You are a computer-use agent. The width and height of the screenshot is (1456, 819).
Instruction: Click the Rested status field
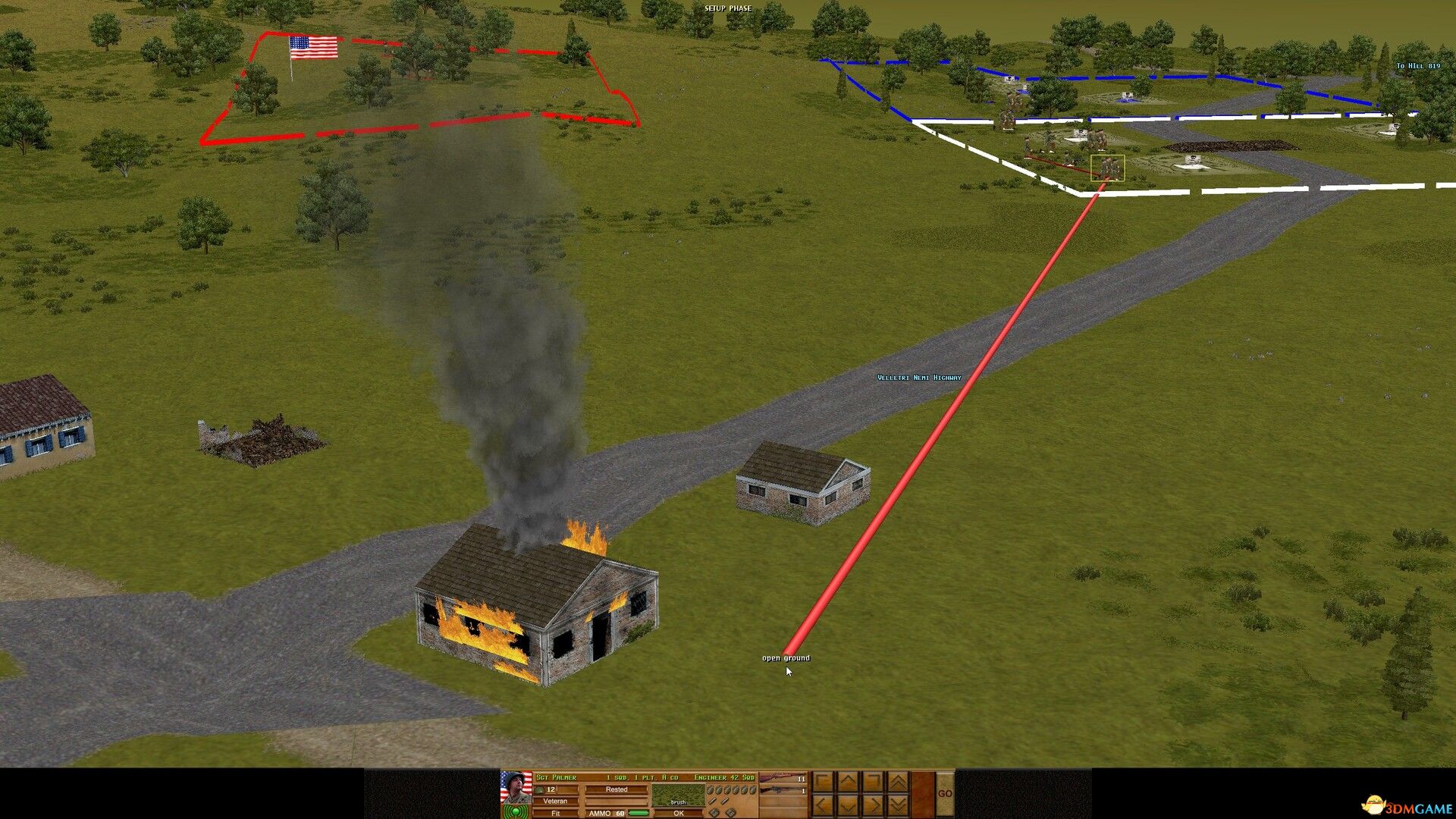pos(618,790)
